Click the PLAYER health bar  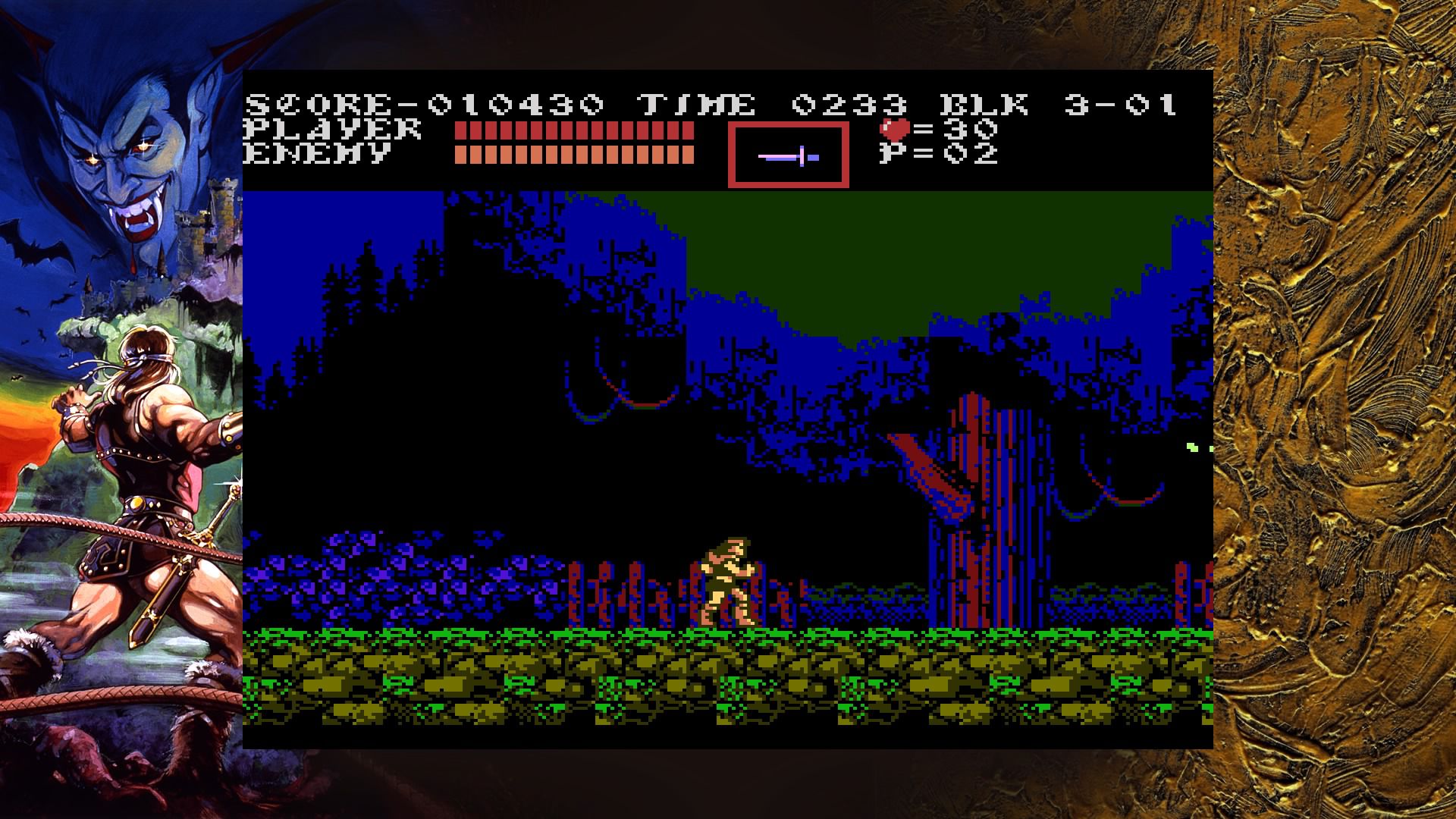pos(573,130)
